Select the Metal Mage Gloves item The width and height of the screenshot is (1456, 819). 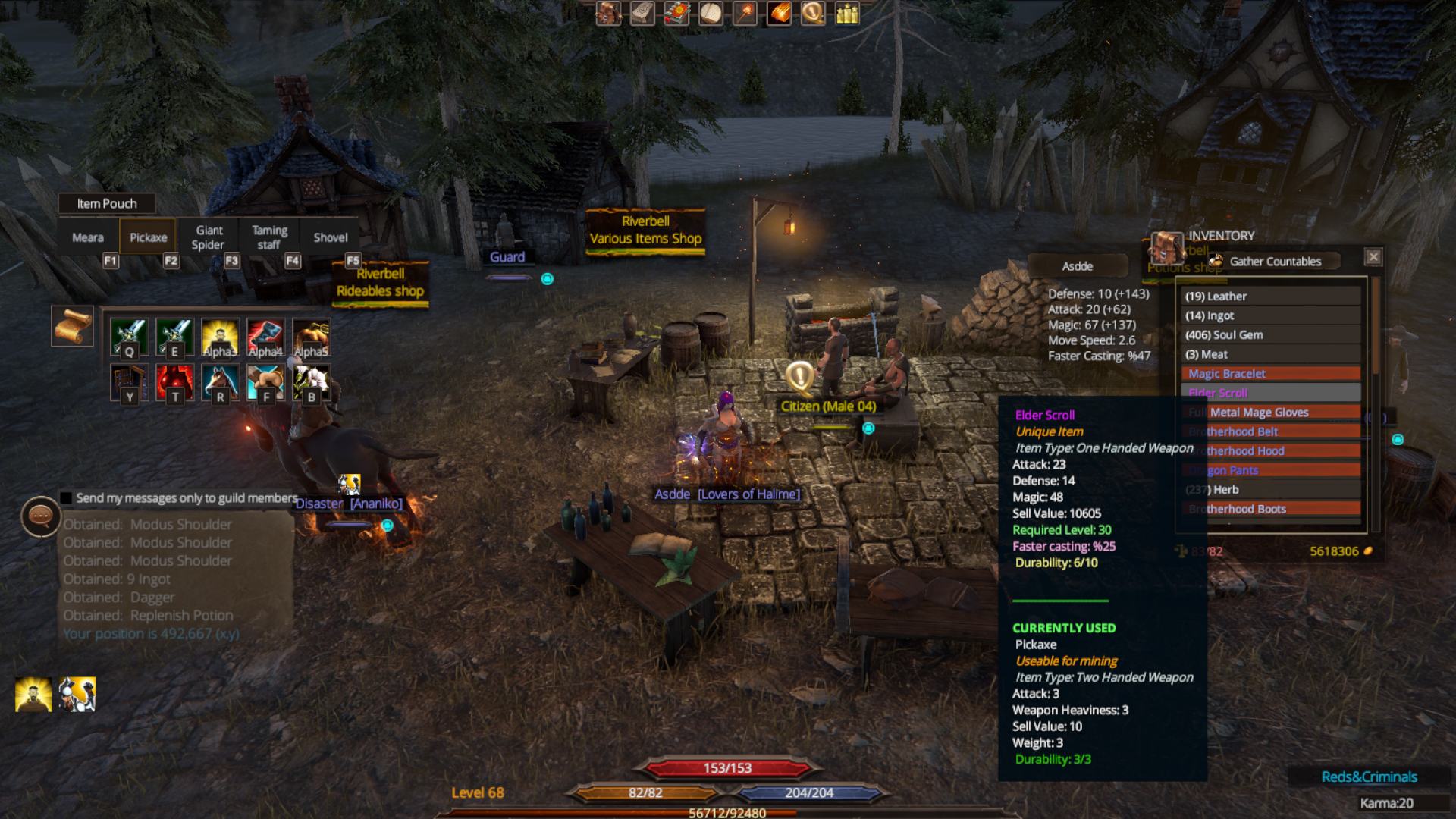[x=1271, y=413]
